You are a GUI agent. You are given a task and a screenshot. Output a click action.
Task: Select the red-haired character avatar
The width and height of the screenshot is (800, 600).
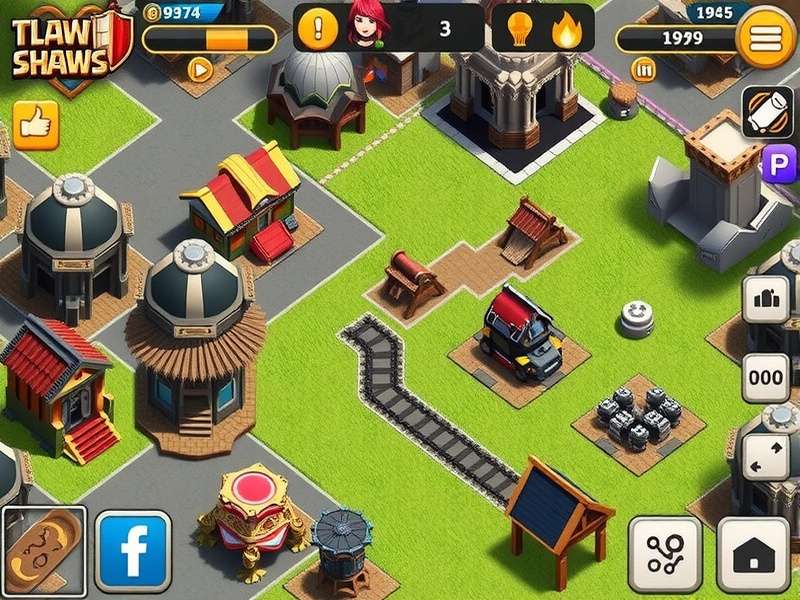368,26
